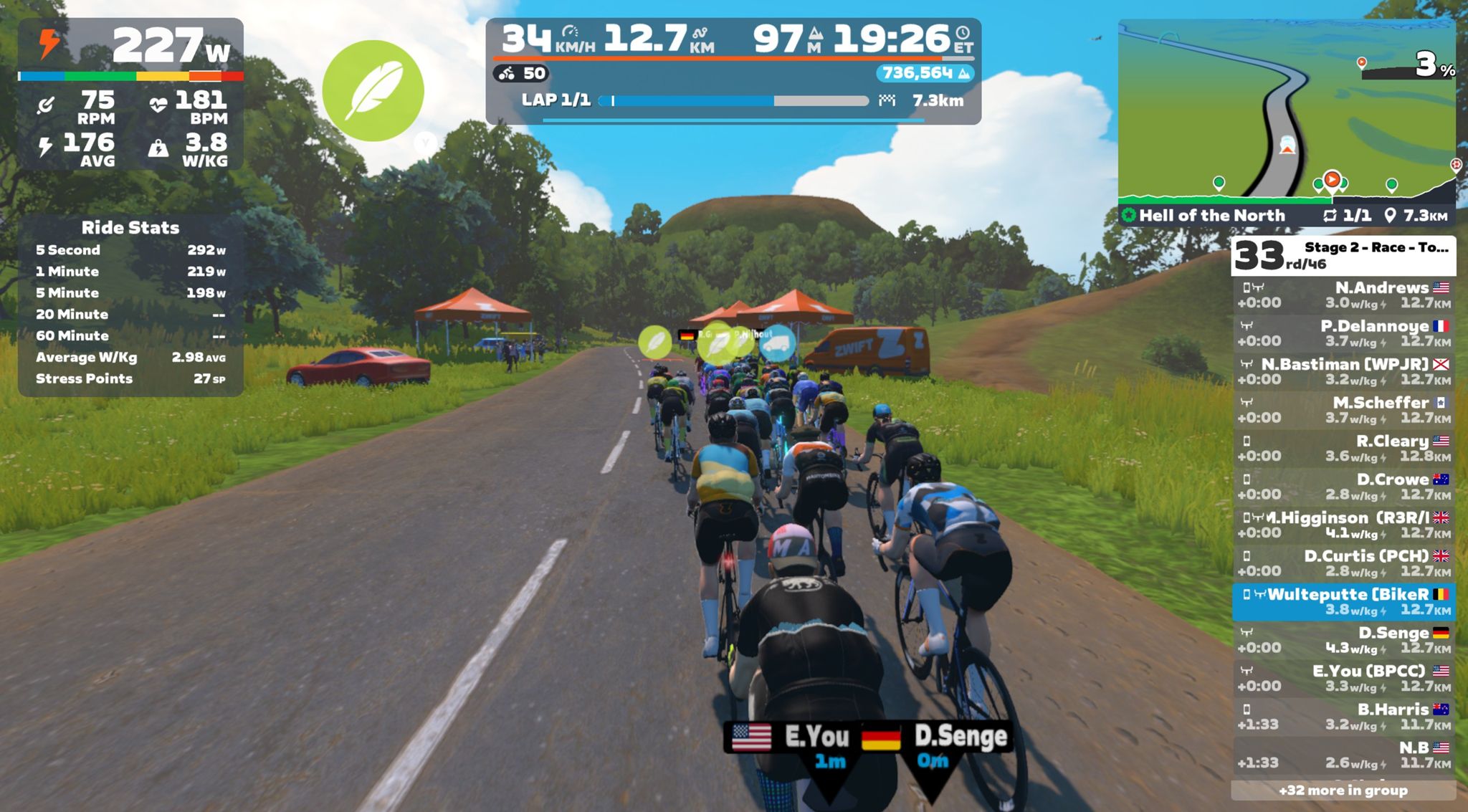
Task: Open the Ride Stats panel
Action: pyautogui.click(x=130, y=305)
